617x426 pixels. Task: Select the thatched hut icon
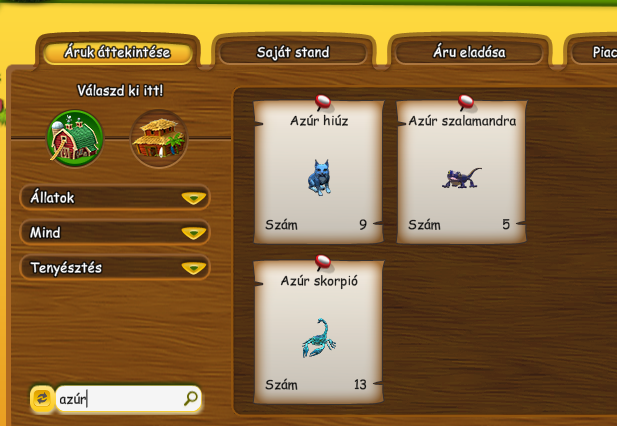coord(159,138)
